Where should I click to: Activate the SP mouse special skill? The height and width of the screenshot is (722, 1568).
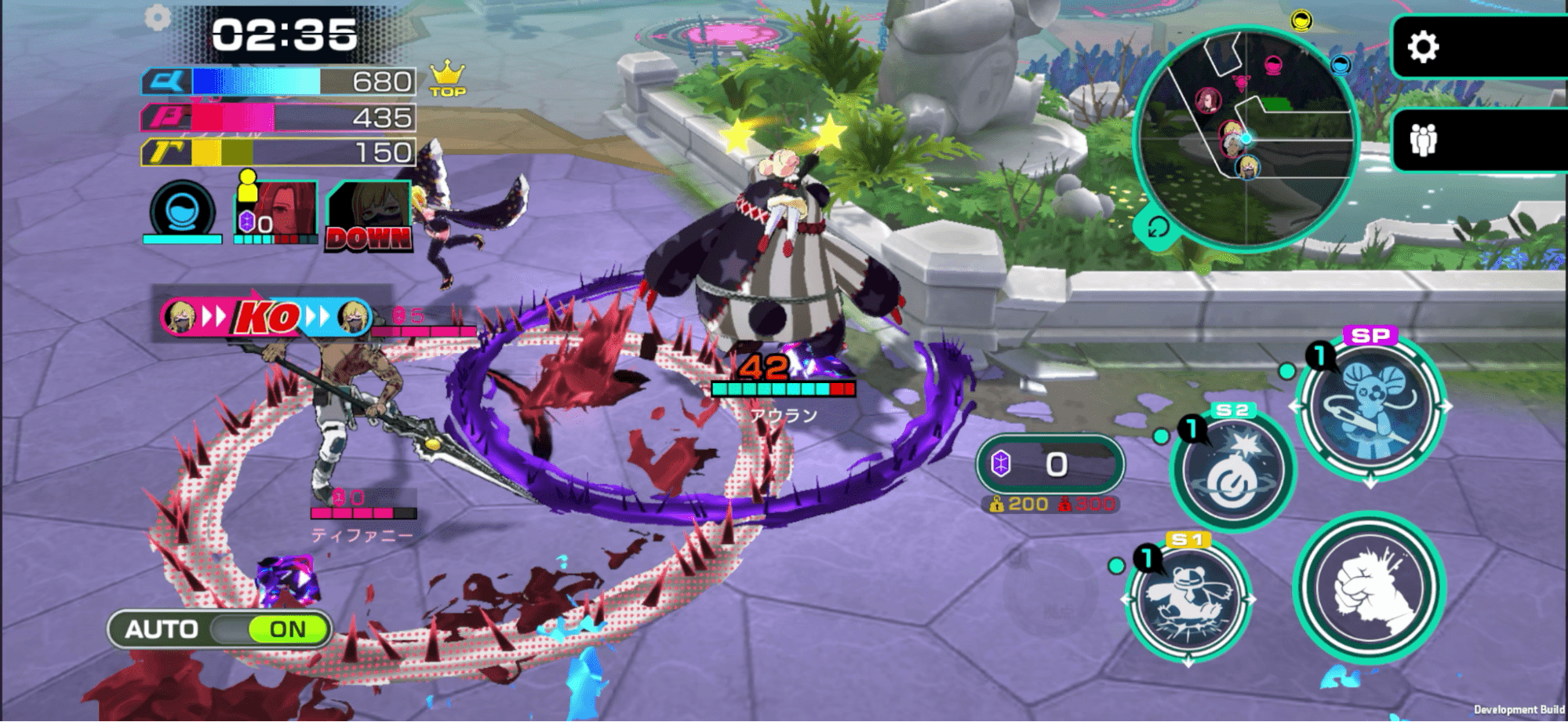[1370, 407]
